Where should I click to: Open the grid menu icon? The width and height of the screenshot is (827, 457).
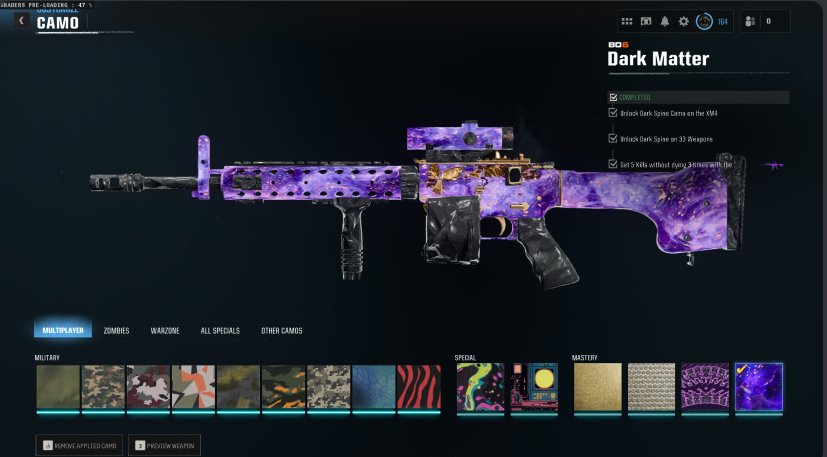click(627, 21)
